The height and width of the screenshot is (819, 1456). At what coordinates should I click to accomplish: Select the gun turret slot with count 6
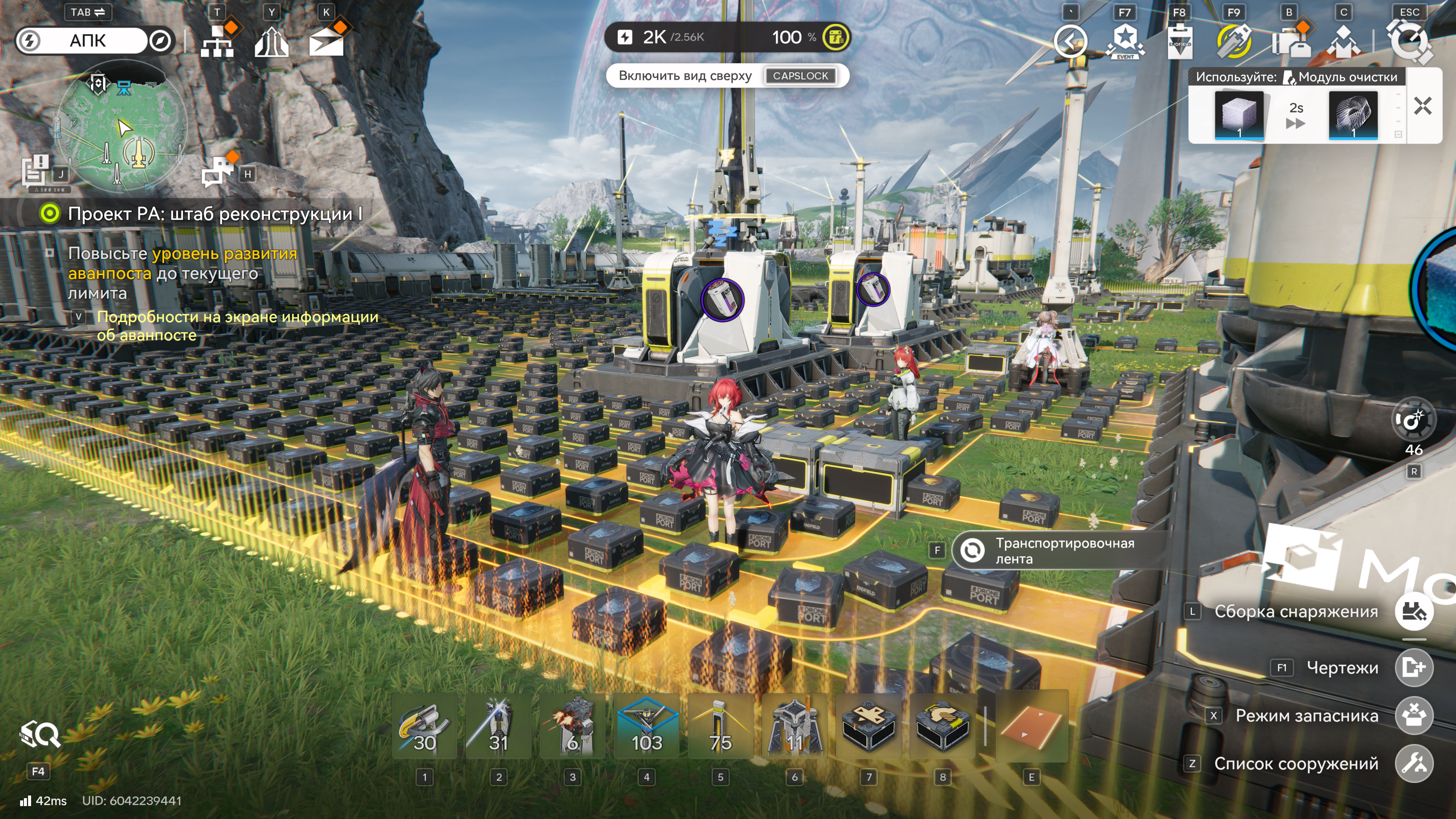tap(573, 728)
